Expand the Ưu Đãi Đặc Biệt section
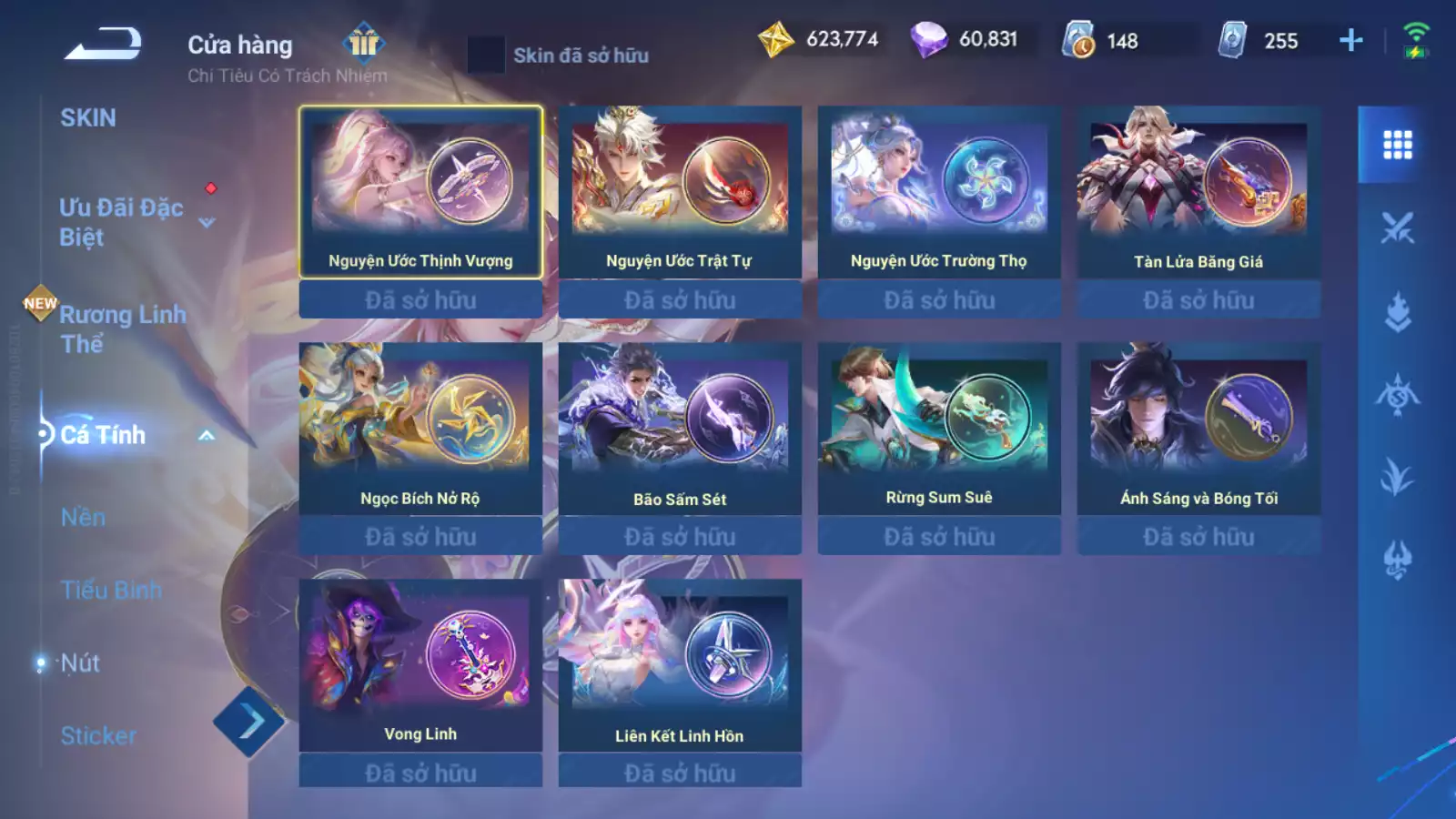 pyautogui.click(x=207, y=222)
